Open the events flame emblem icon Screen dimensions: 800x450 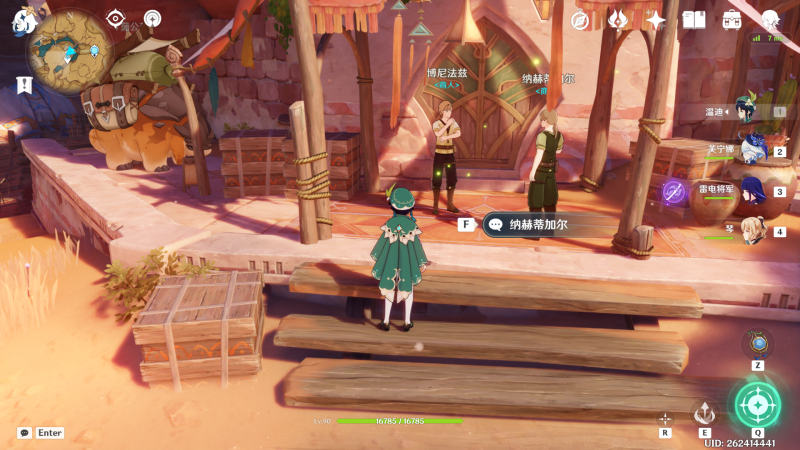point(618,20)
